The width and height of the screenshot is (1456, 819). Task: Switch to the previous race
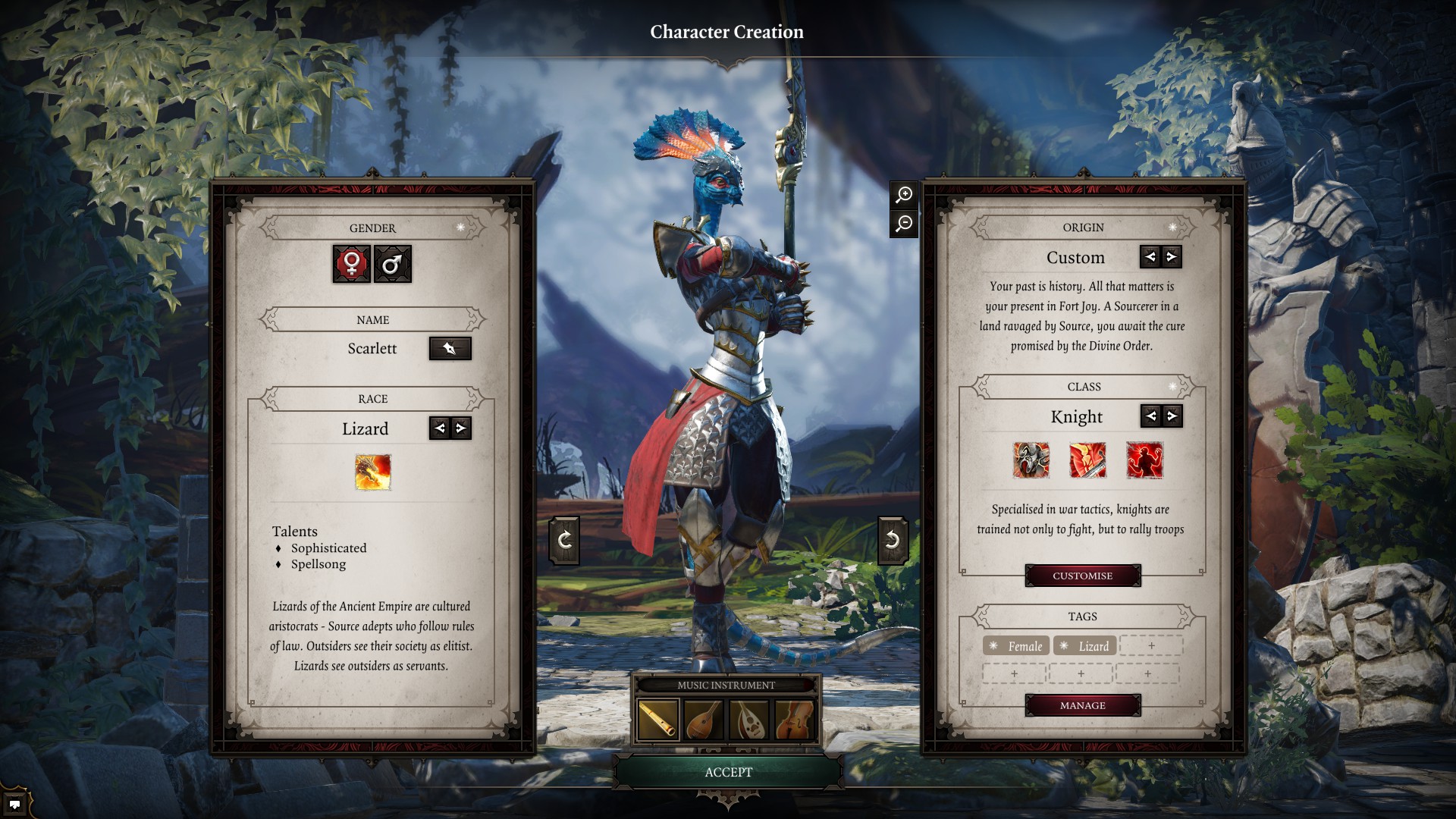pyautogui.click(x=440, y=428)
